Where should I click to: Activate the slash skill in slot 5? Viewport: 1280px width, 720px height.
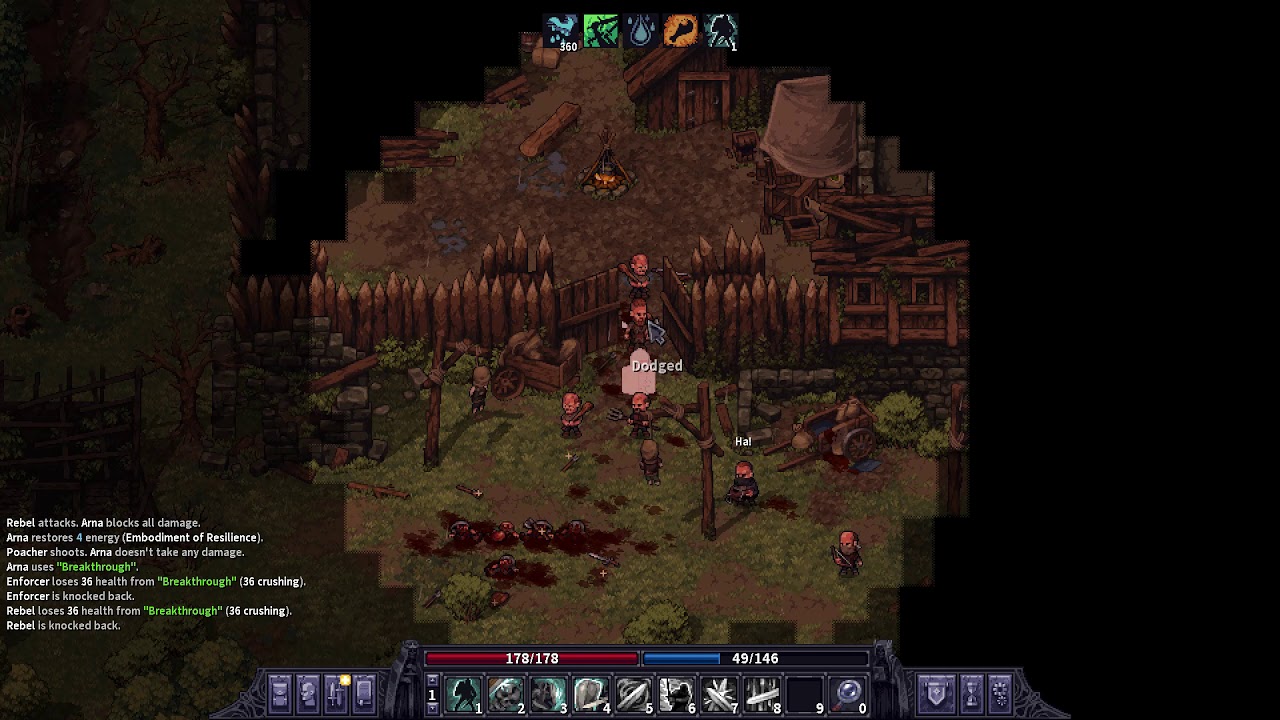[x=634, y=693]
